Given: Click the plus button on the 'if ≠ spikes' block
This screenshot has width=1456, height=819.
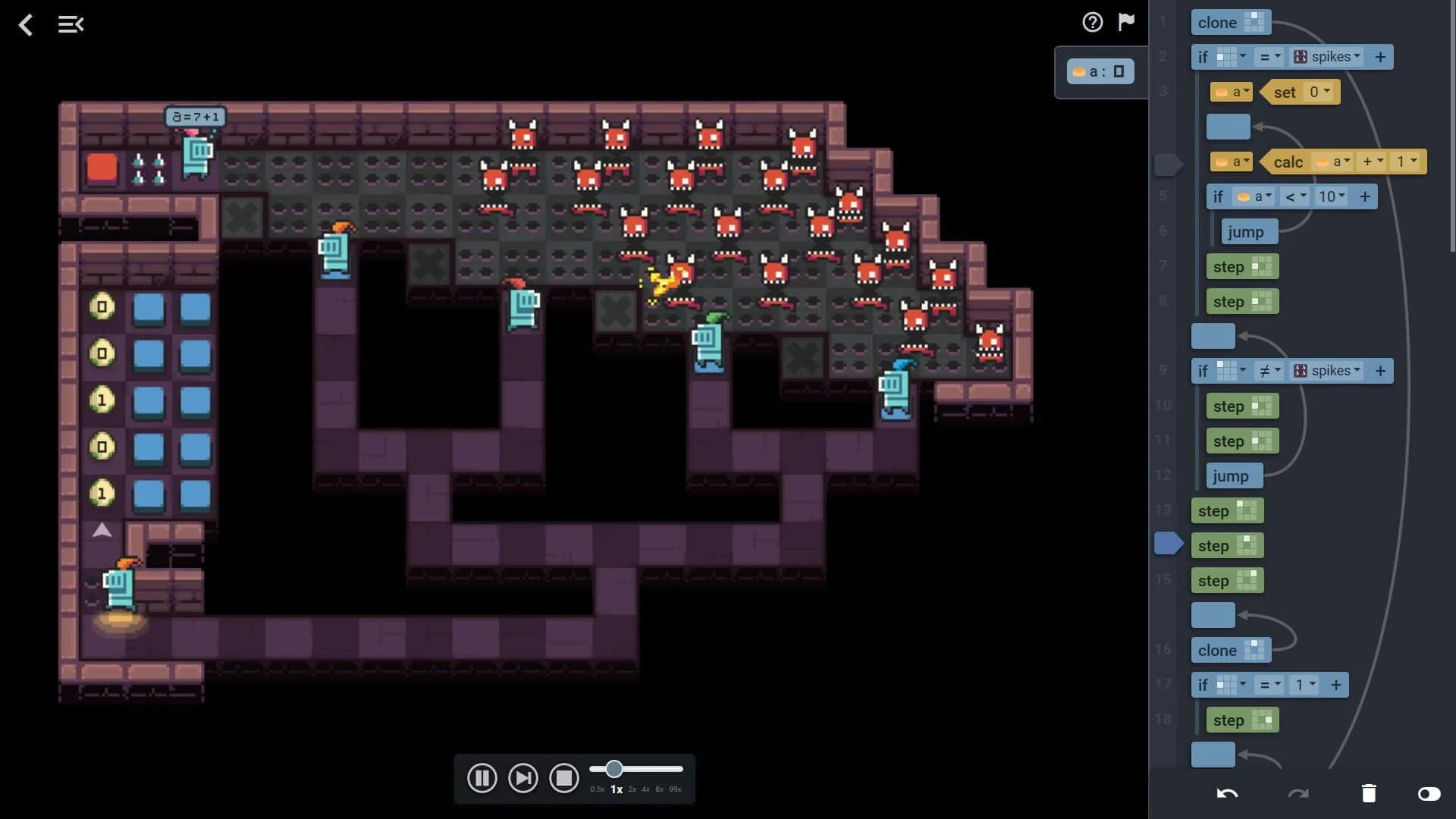Looking at the screenshot, I should (x=1380, y=371).
